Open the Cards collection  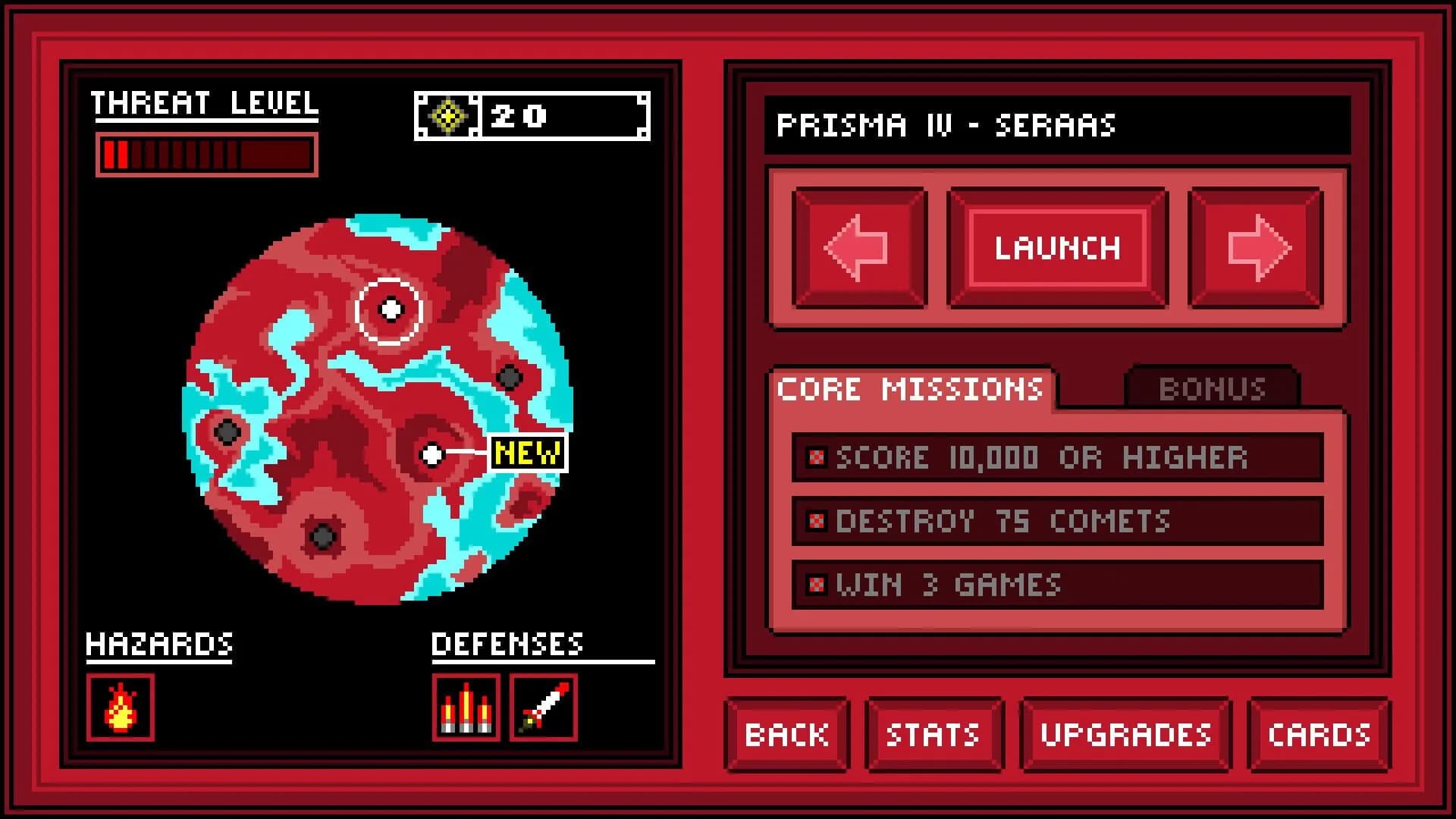pyautogui.click(x=1318, y=733)
